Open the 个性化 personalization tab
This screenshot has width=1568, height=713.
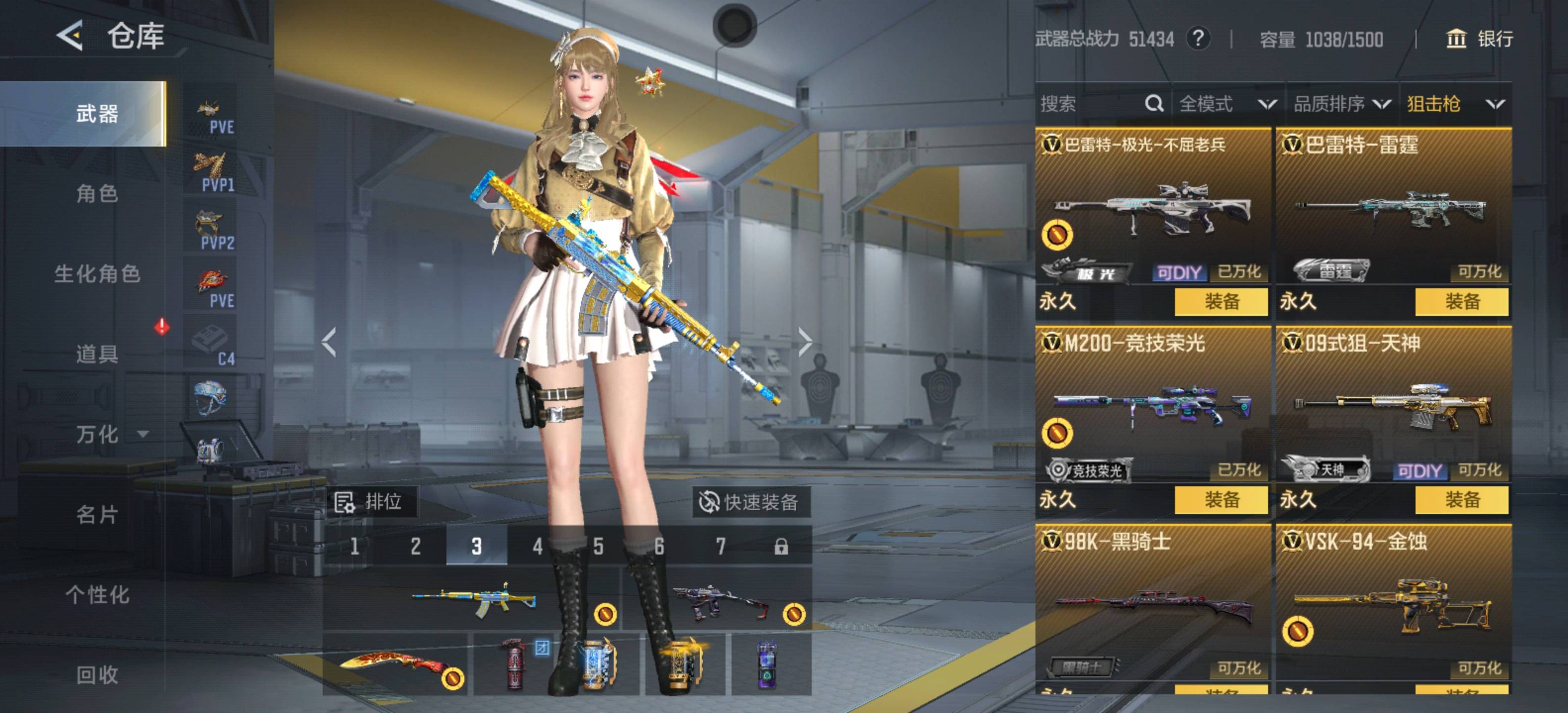click(x=97, y=595)
